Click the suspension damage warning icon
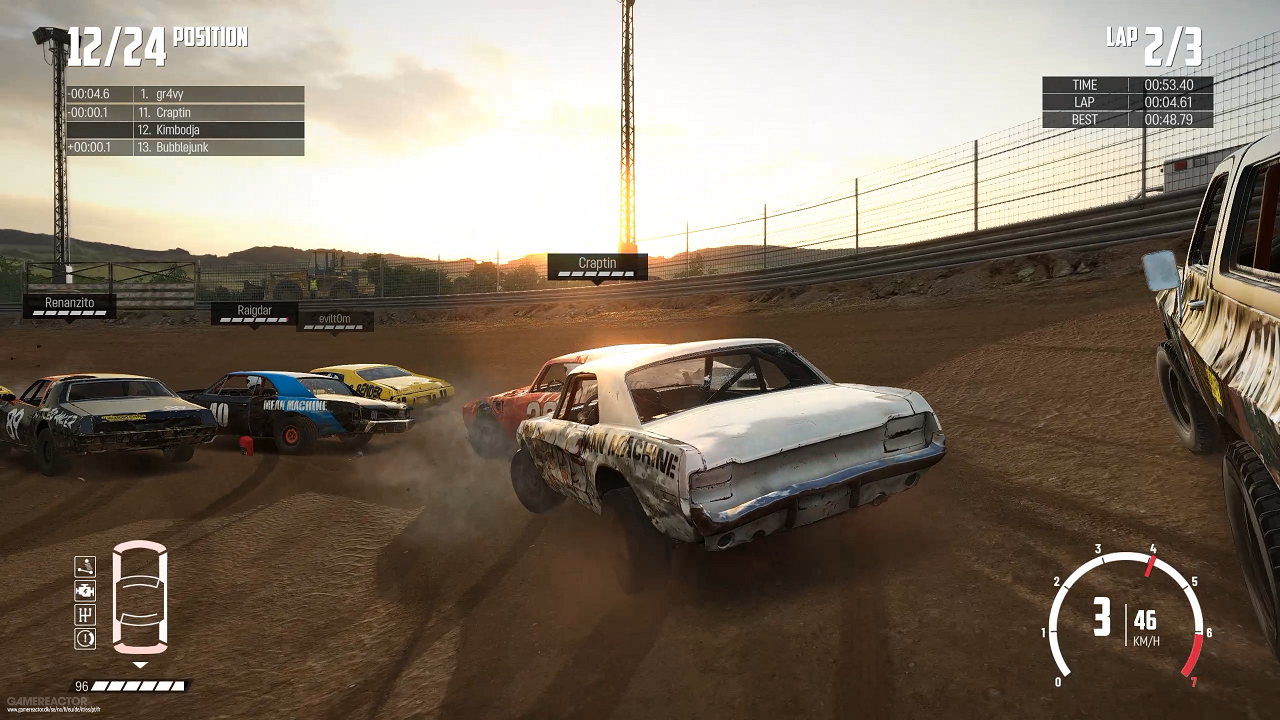The width and height of the screenshot is (1280, 720). coord(85,567)
